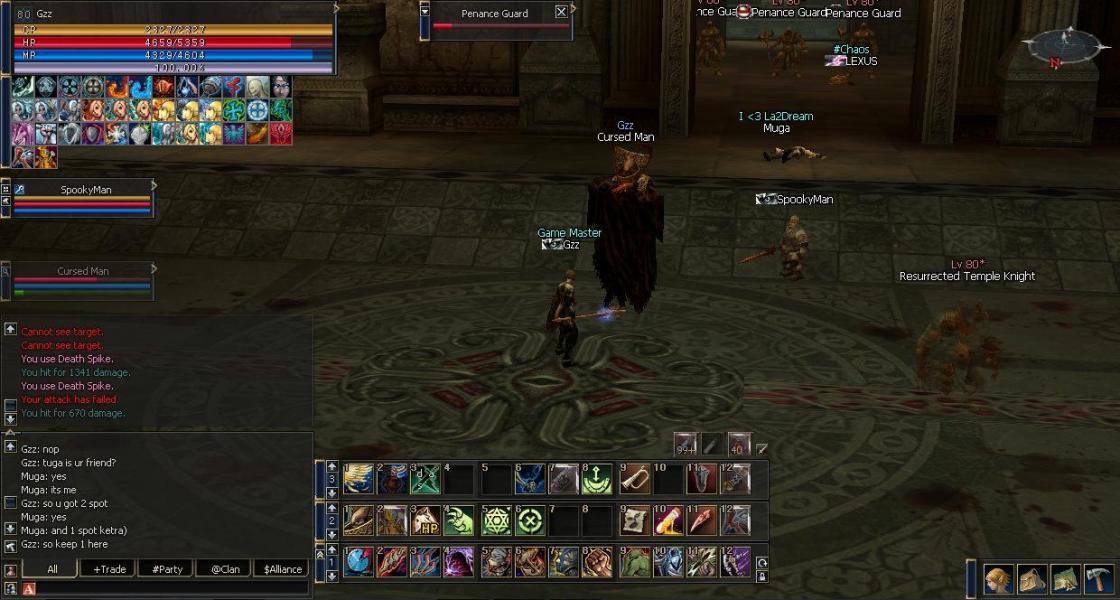The height and width of the screenshot is (600, 1120).
Task: Use the HP potion horse-head shortcut
Action: (426, 520)
